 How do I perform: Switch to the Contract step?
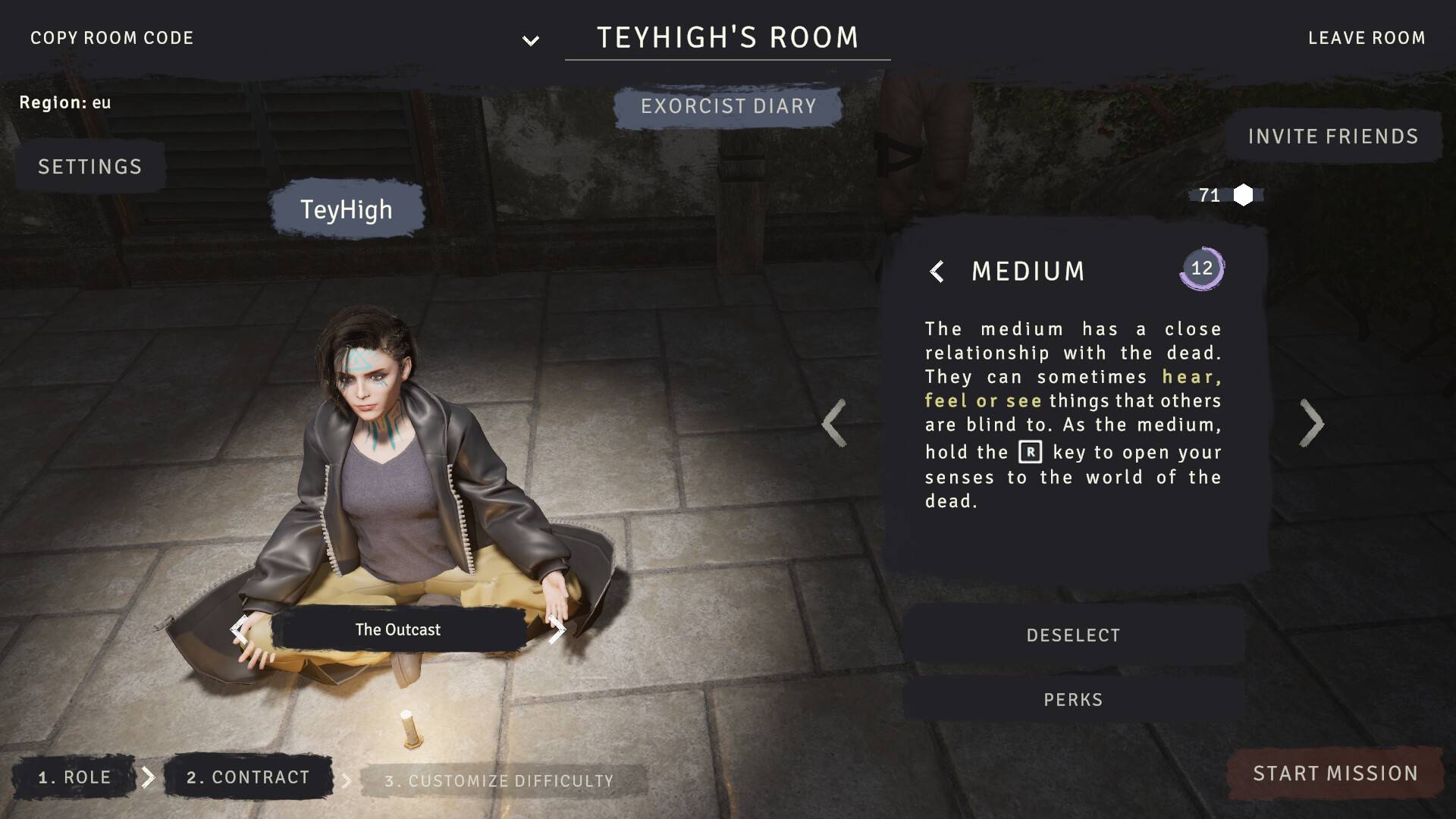click(x=248, y=777)
